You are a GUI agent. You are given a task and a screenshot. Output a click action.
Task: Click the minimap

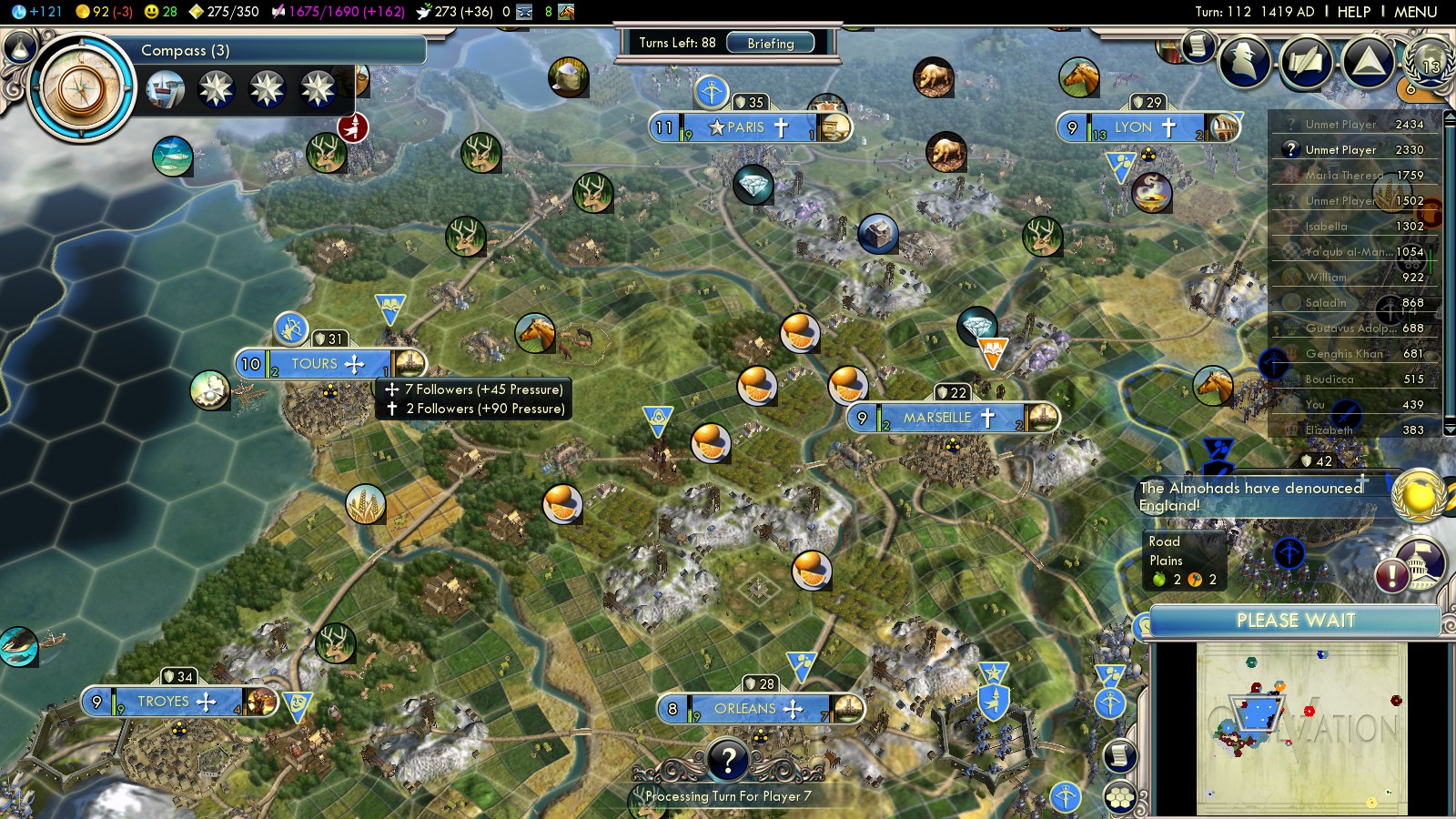1301,728
